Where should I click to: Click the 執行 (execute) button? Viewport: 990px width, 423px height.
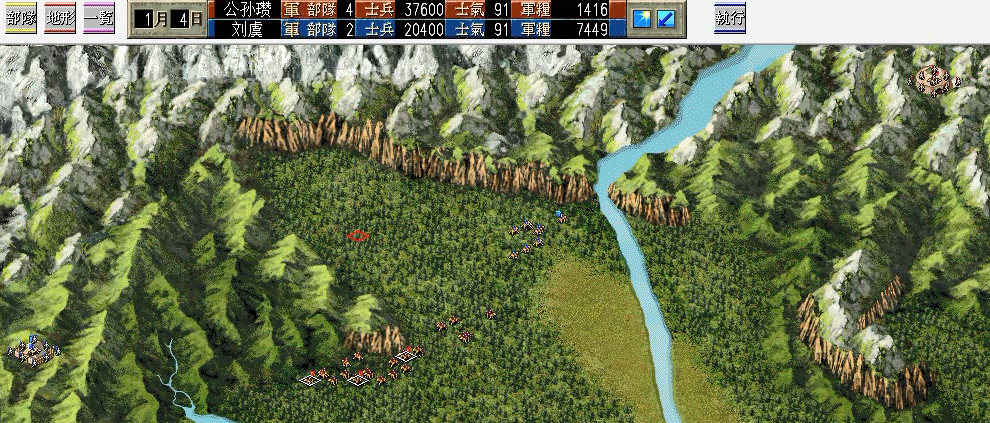729,19
